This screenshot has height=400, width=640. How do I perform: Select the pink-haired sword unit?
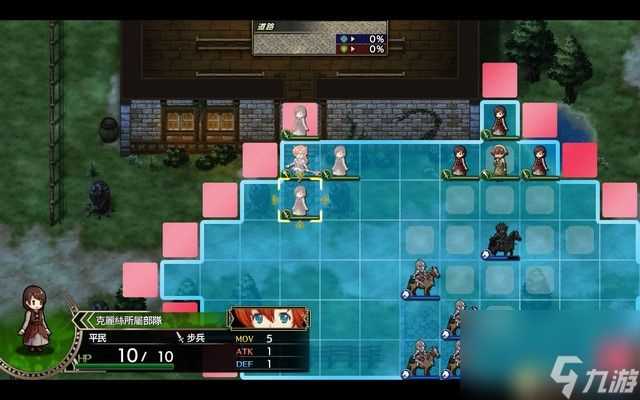pyautogui.click(x=299, y=159)
